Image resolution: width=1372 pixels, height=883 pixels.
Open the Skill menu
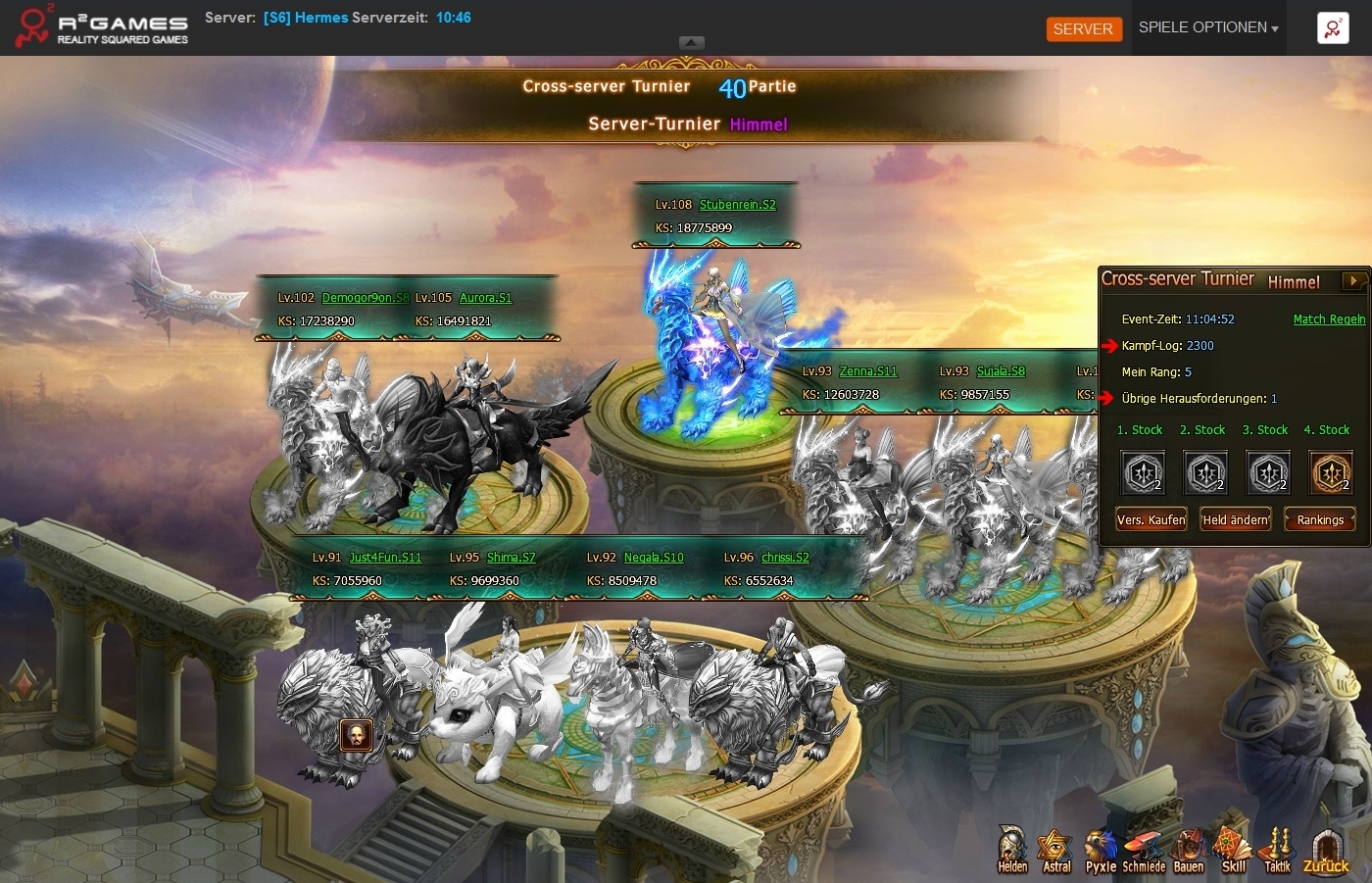[x=1233, y=850]
